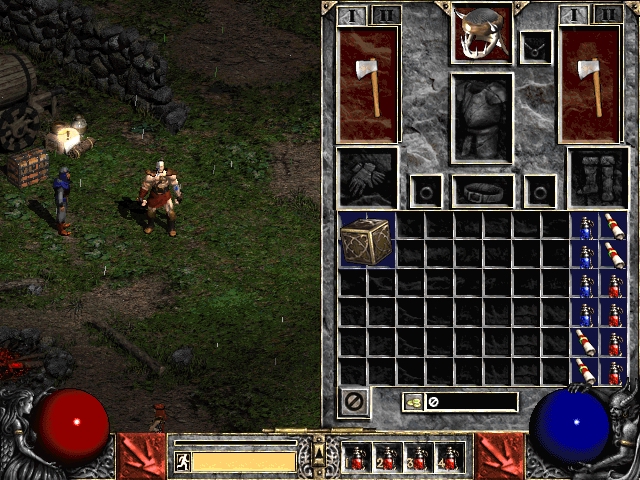The height and width of the screenshot is (480, 640).
Task: Select the gloves equipment slot
Action: [x=367, y=178]
